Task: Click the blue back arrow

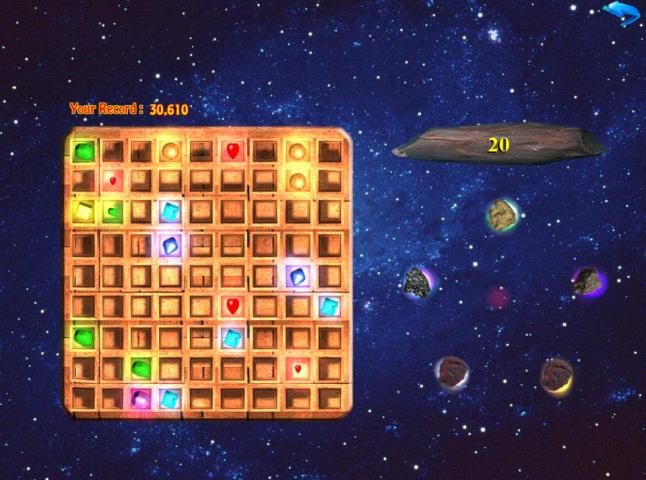Action: (x=621, y=14)
